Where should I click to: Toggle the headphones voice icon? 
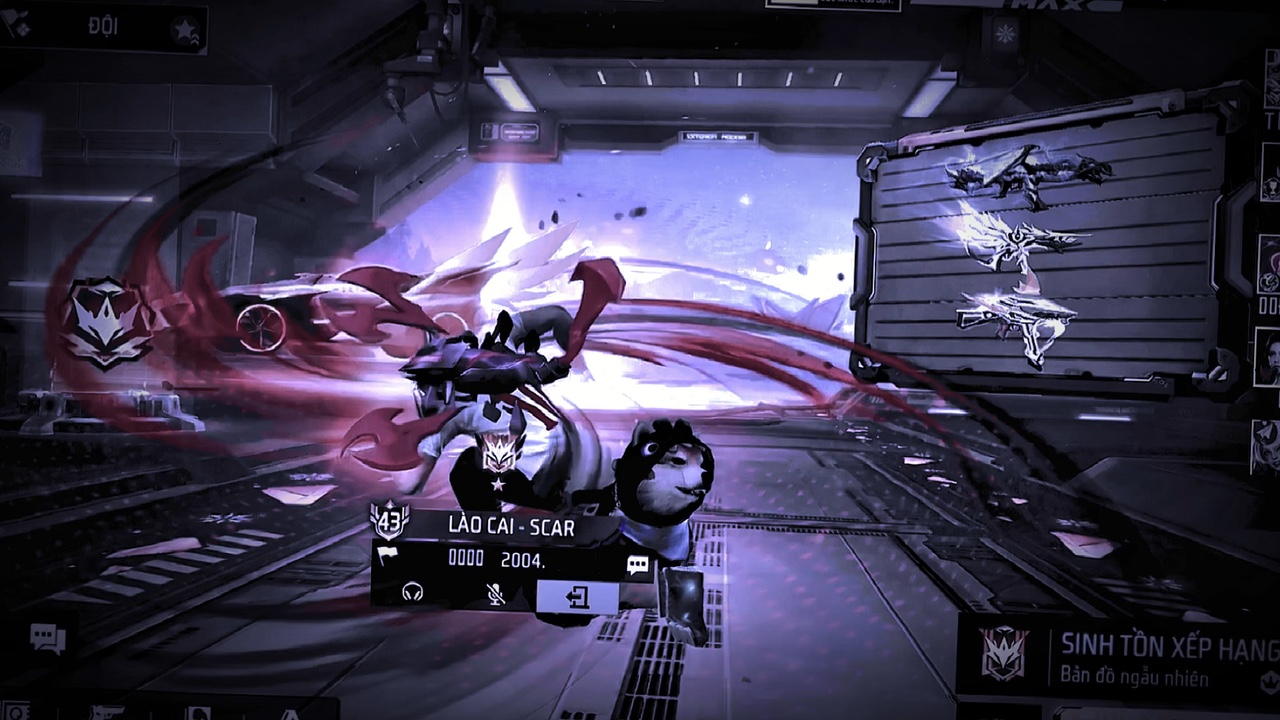click(x=412, y=593)
